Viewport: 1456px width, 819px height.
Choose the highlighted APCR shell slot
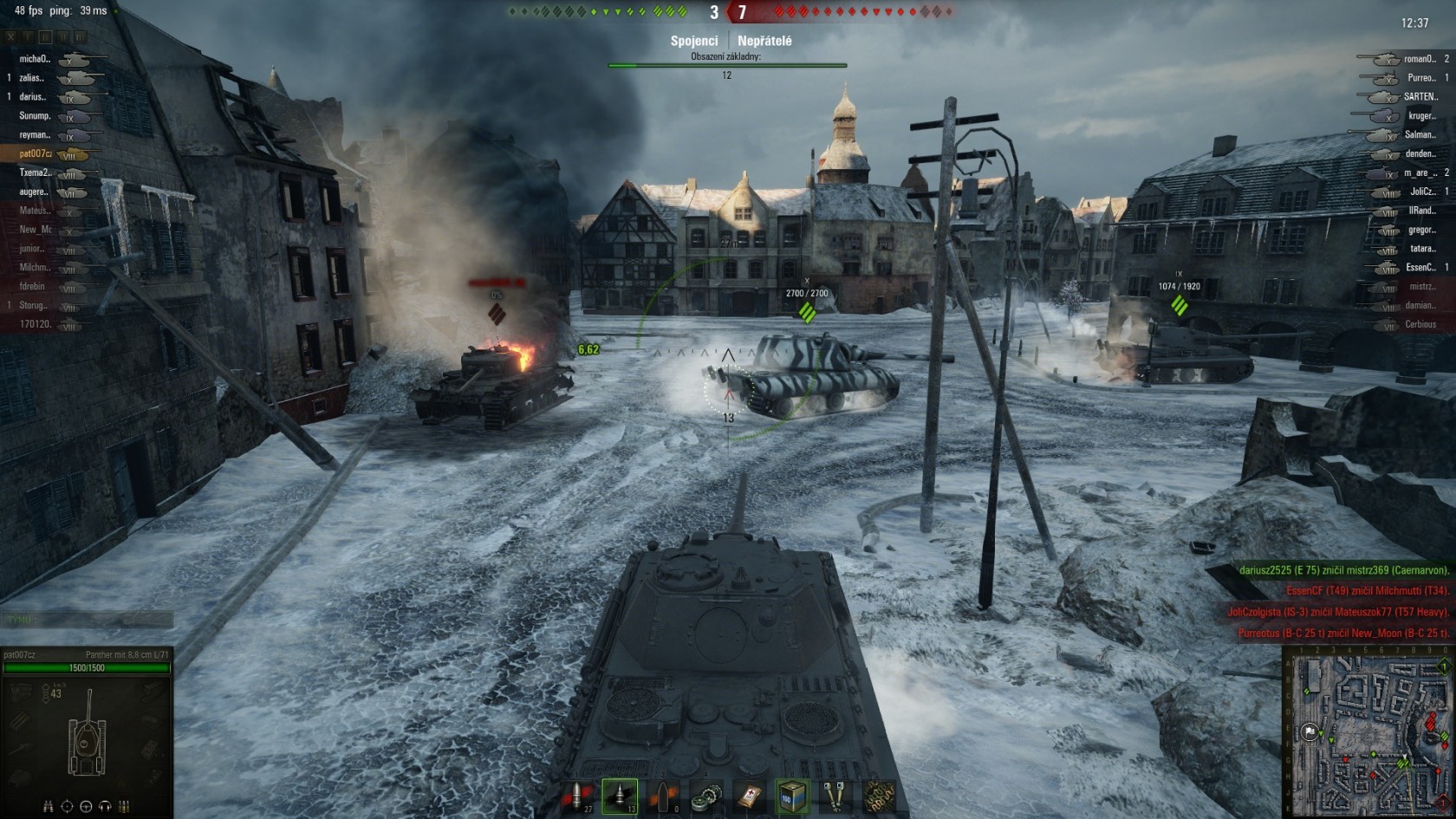[x=620, y=796]
